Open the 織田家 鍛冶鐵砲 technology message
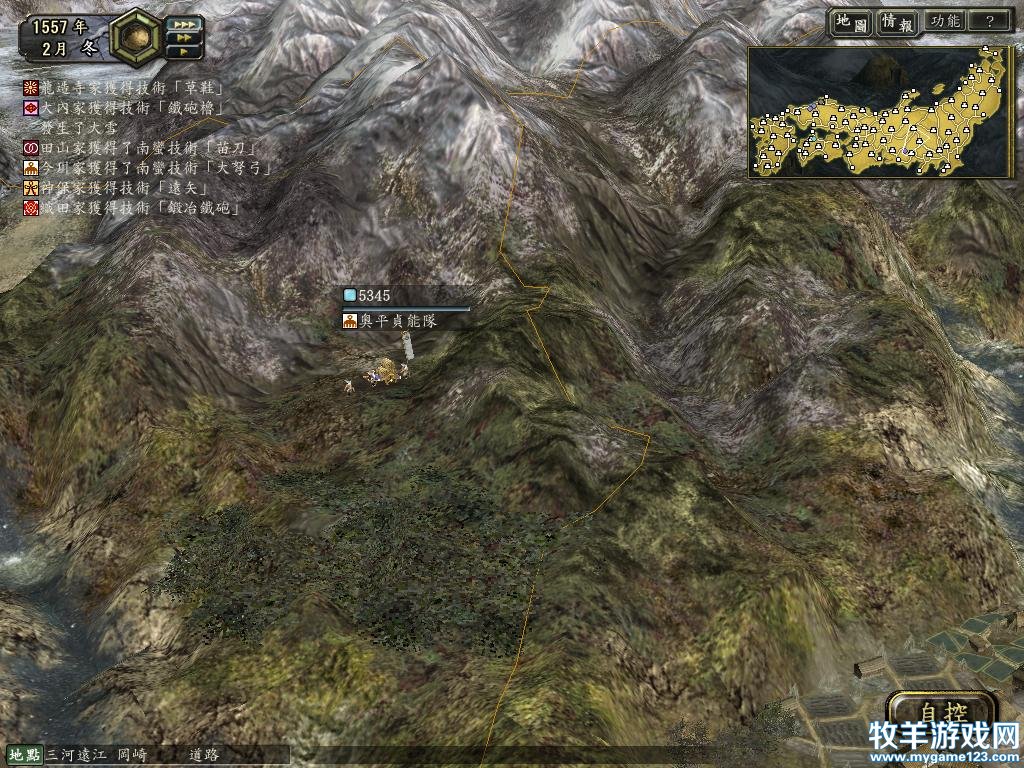 (130, 208)
